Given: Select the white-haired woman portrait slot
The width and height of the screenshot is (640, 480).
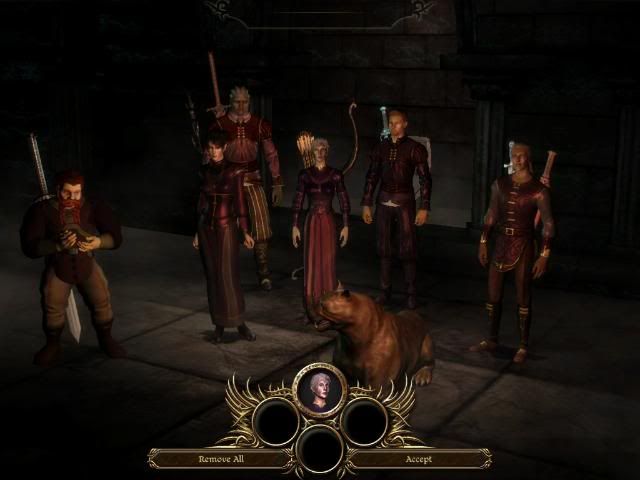Looking at the screenshot, I should click(x=320, y=389).
